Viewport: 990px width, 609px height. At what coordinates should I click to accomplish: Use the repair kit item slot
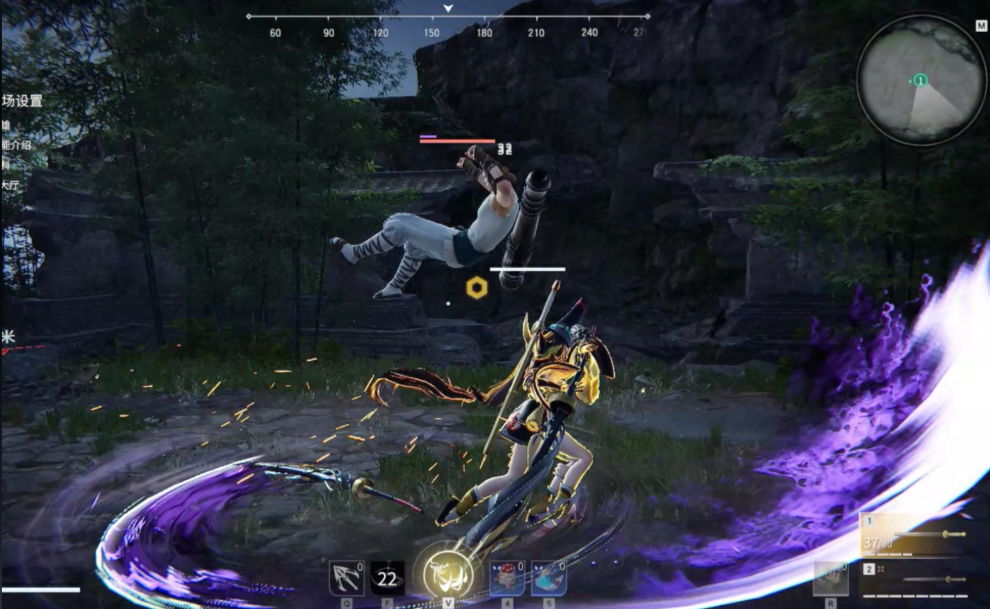pyautogui.click(x=829, y=578)
